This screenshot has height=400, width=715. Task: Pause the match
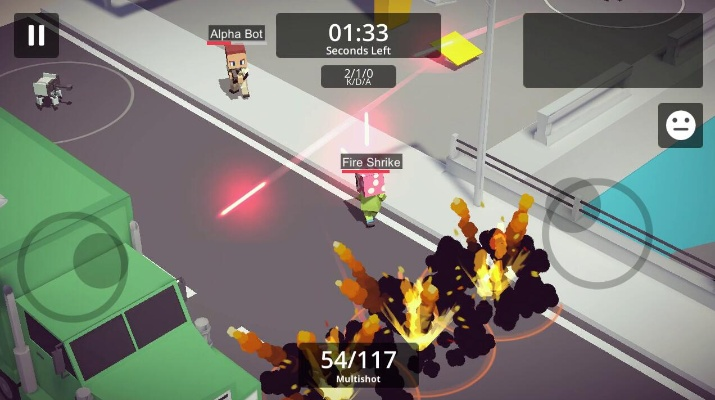(36, 36)
